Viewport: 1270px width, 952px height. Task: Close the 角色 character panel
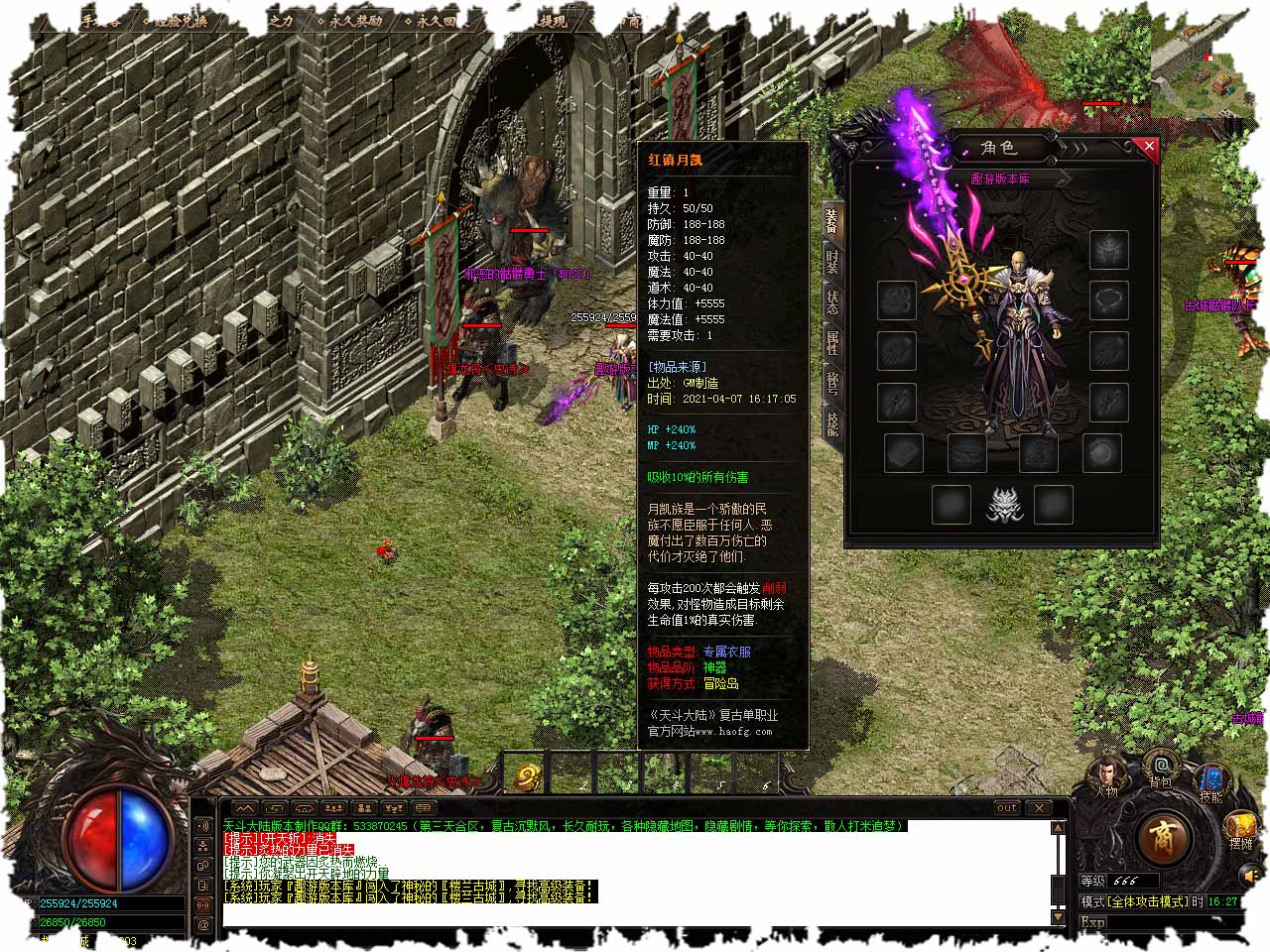pyautogui.click(x=1149, y=148)
